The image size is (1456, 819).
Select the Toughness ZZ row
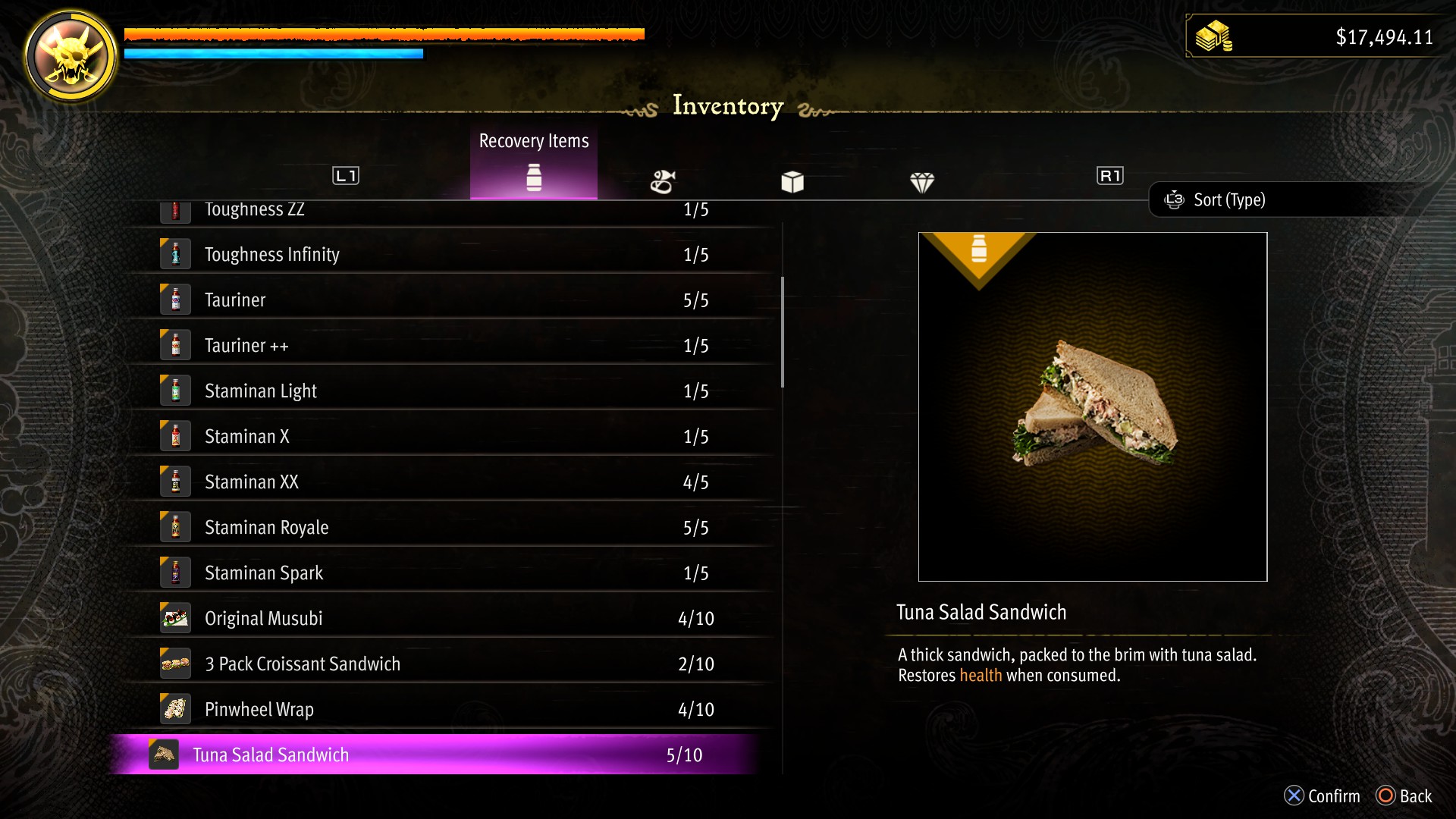click(447, 211)
